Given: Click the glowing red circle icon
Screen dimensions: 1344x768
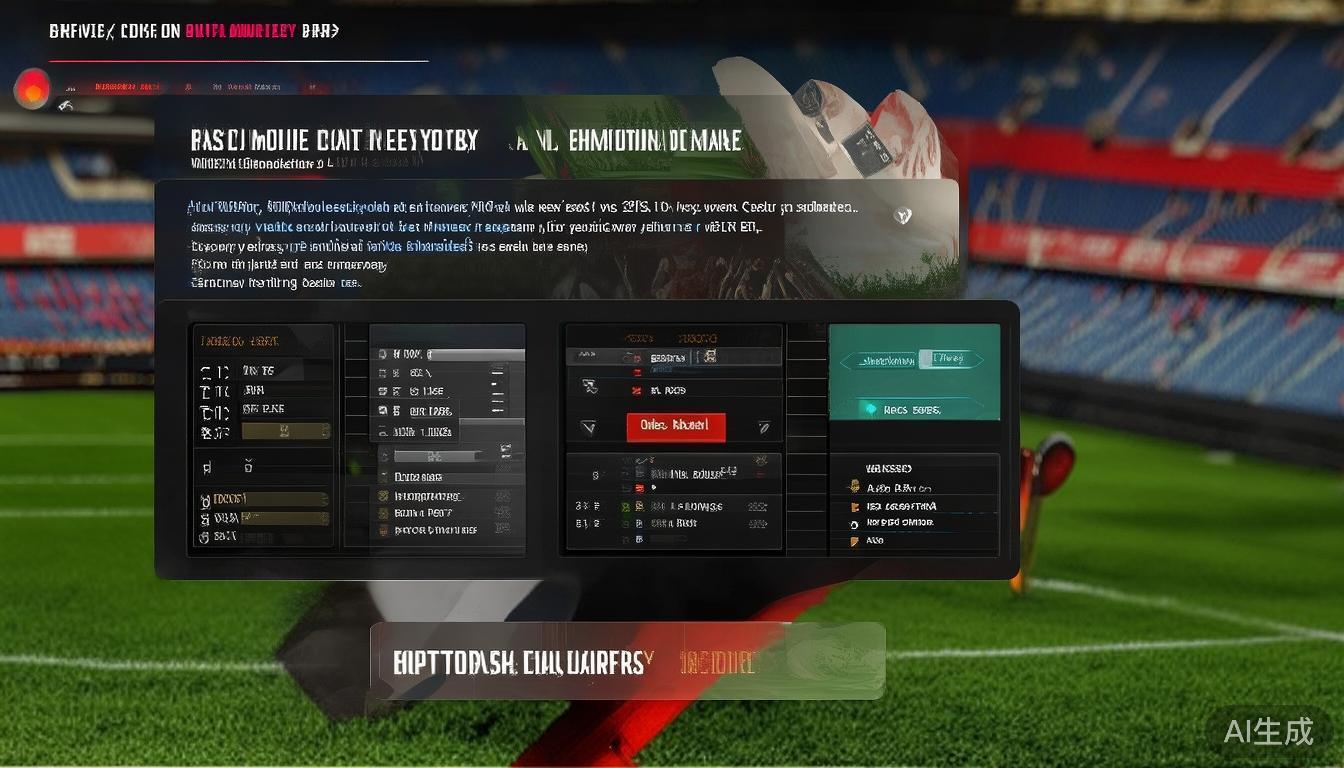Looking at the screenshot, I should 32,88.
